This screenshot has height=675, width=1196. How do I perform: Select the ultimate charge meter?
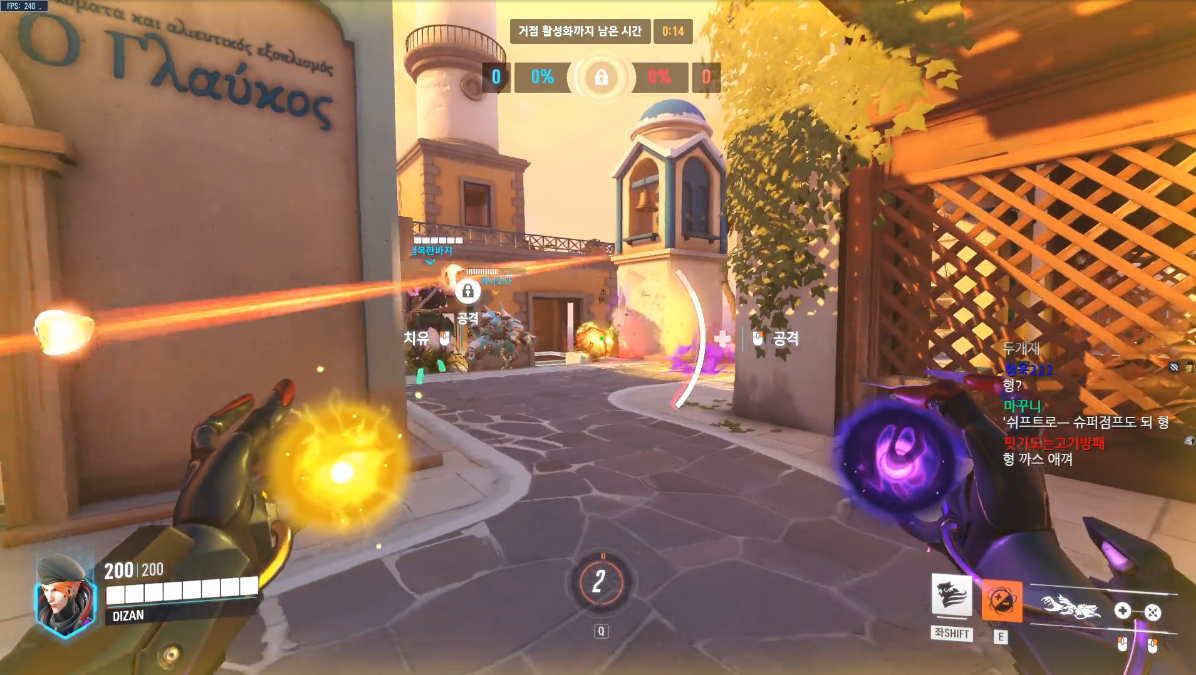click(599, 581)
